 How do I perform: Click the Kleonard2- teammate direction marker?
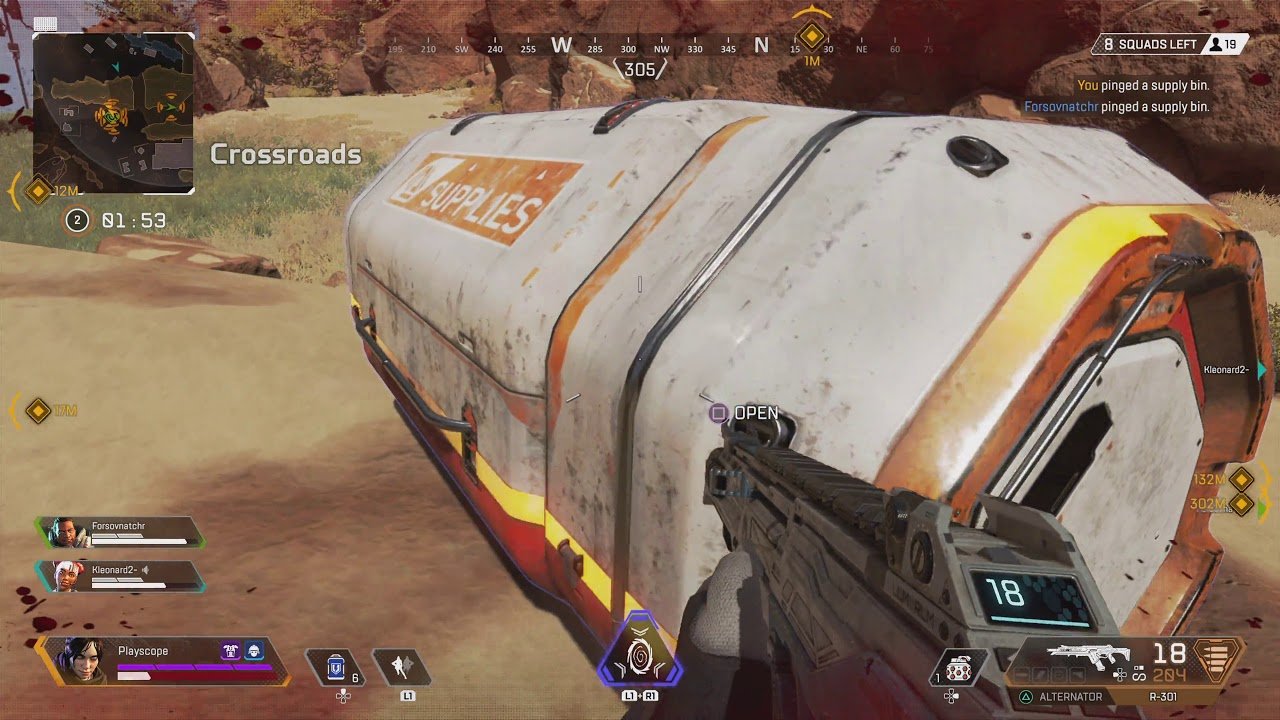[x=1262, y=370]
